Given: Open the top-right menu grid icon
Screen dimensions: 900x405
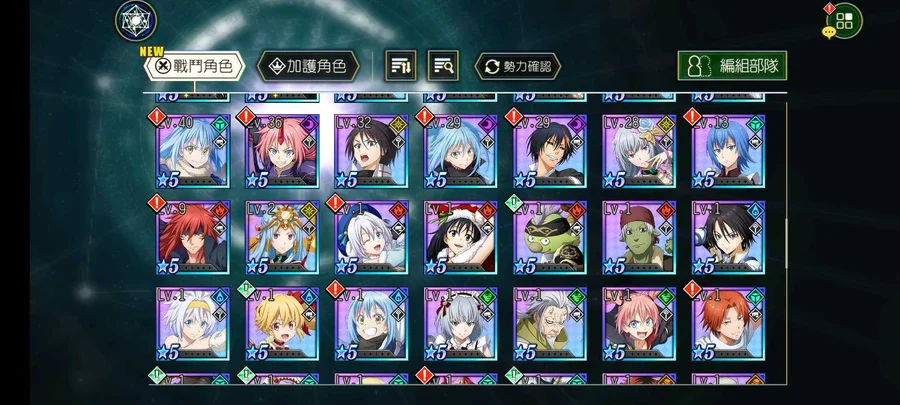Looking at the screenshot, I should [x=844, y=19].
